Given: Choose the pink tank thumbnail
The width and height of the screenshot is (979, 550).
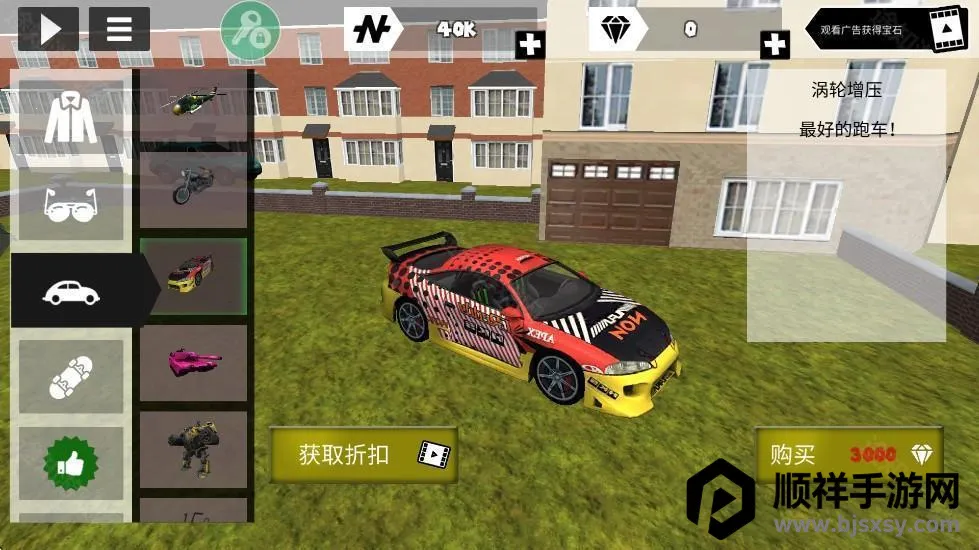Looking at the screenshot, I should coord(193,362).
